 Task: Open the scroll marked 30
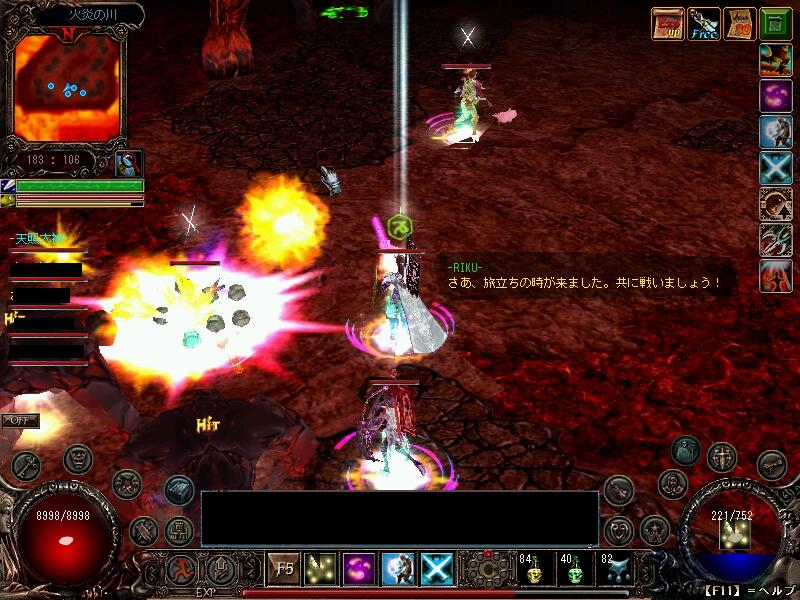coord(740,23)
